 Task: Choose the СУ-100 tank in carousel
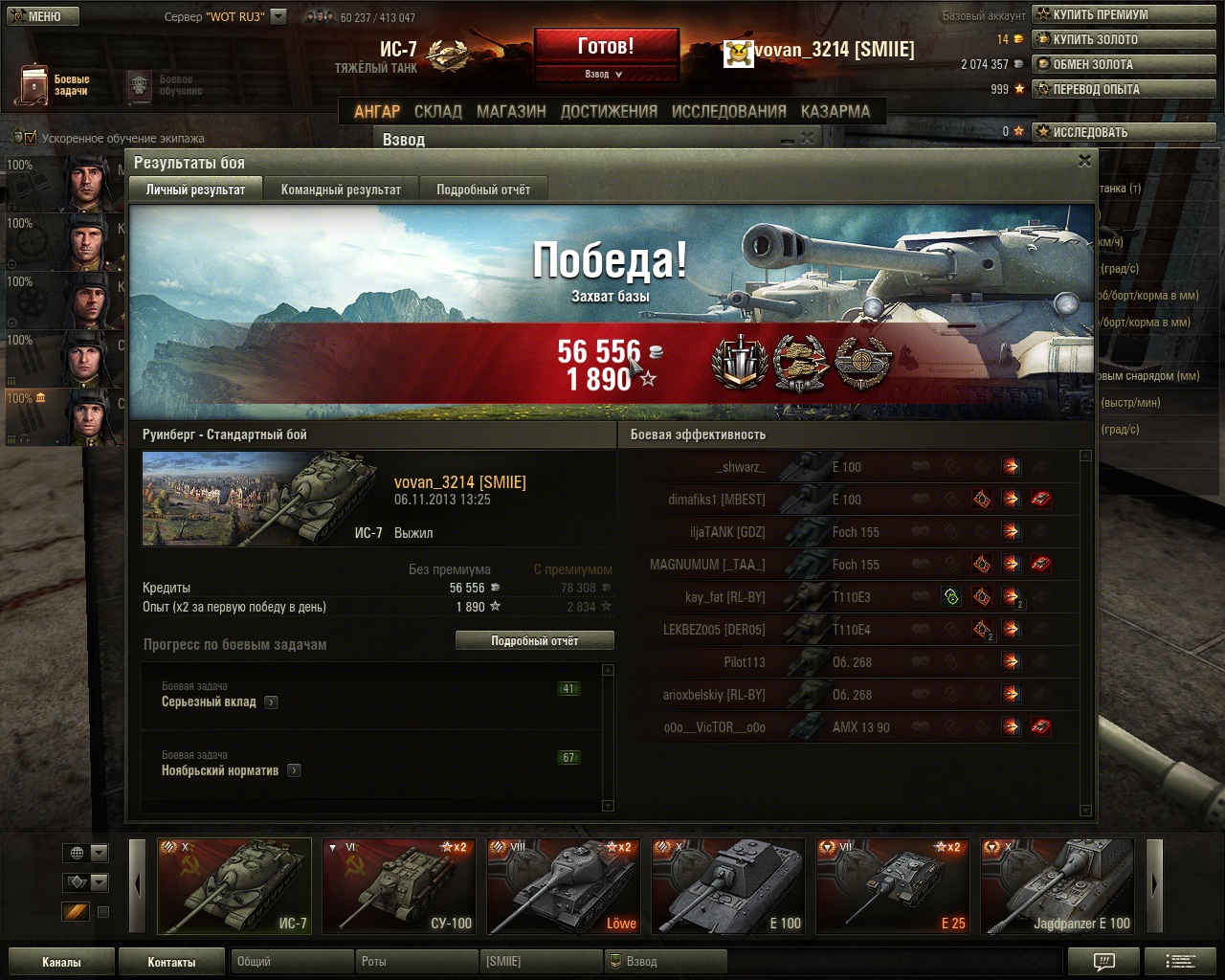tap(399, 886)
